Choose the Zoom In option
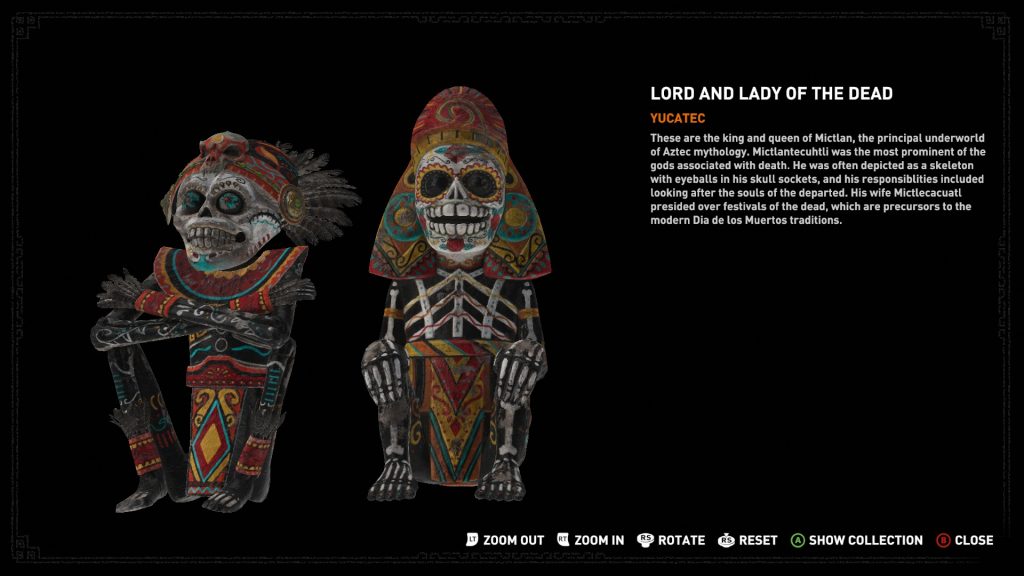1024x576 pixels. 590,540
